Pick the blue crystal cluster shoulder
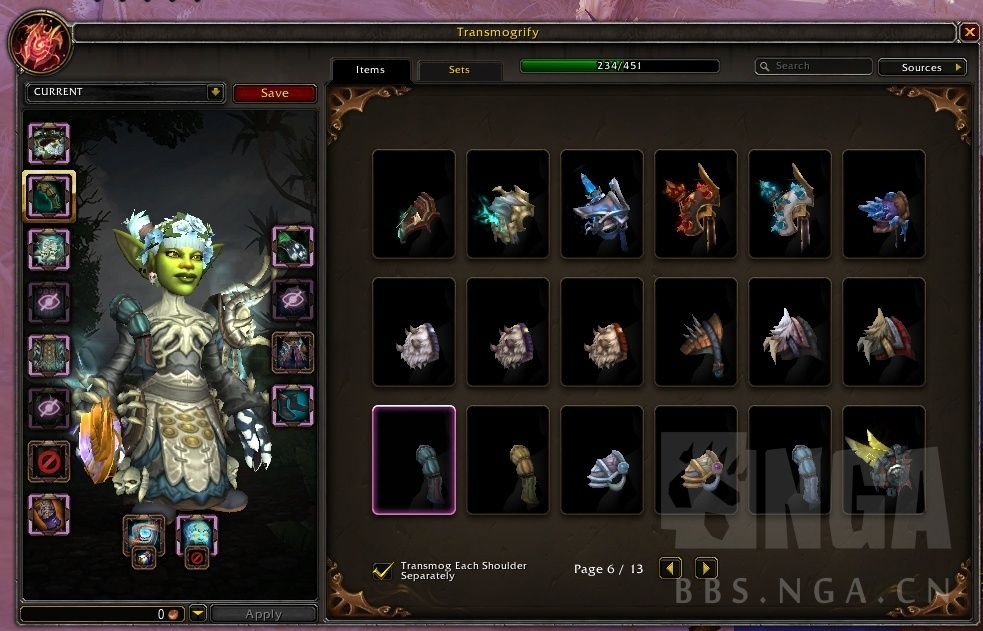Viewport: 983px width, 631px height. (884, 204)
